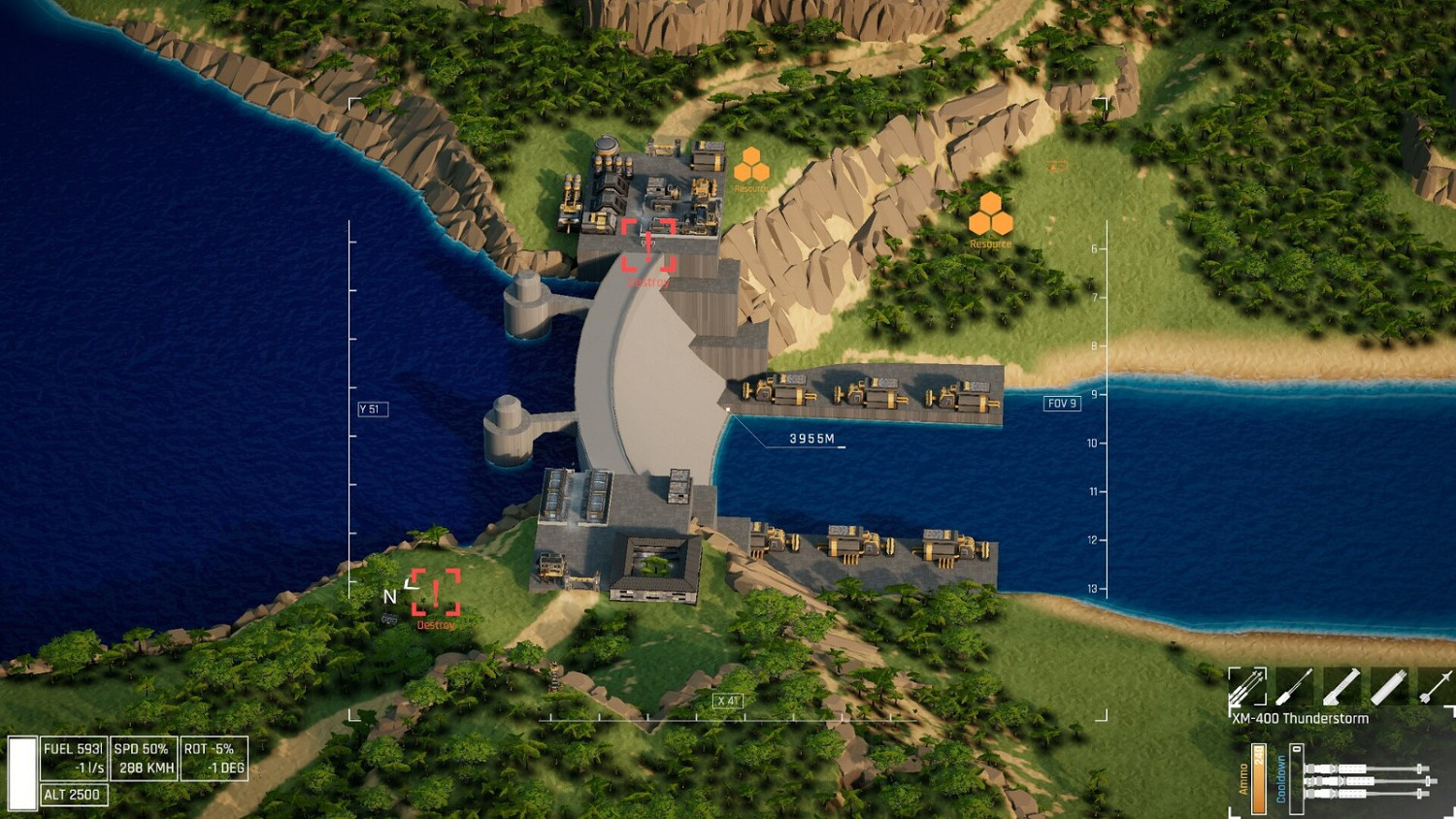The image size is (1456, 819).
Task: Click the SPD 50% speed indicator
Action: (x=142, y=756)
